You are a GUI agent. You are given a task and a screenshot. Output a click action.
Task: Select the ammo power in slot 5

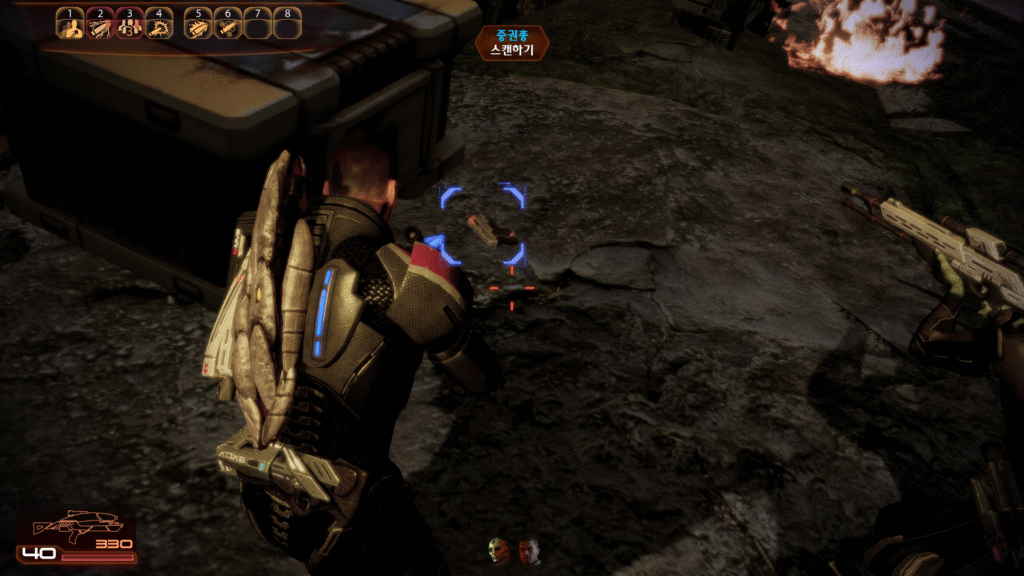(199, 25)
